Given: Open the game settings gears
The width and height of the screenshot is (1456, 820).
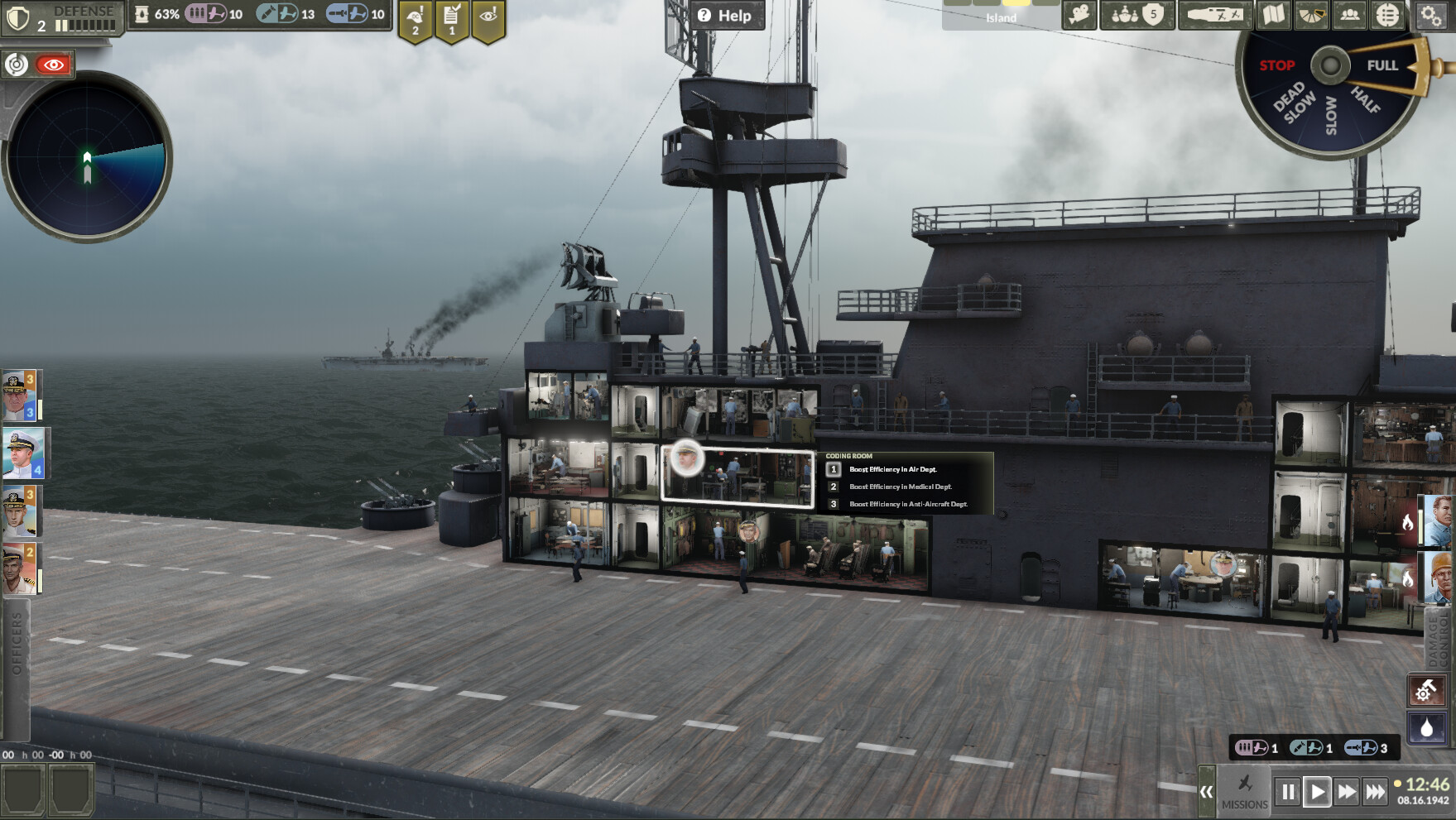Looking at the screenshot, I should 1431,15.
